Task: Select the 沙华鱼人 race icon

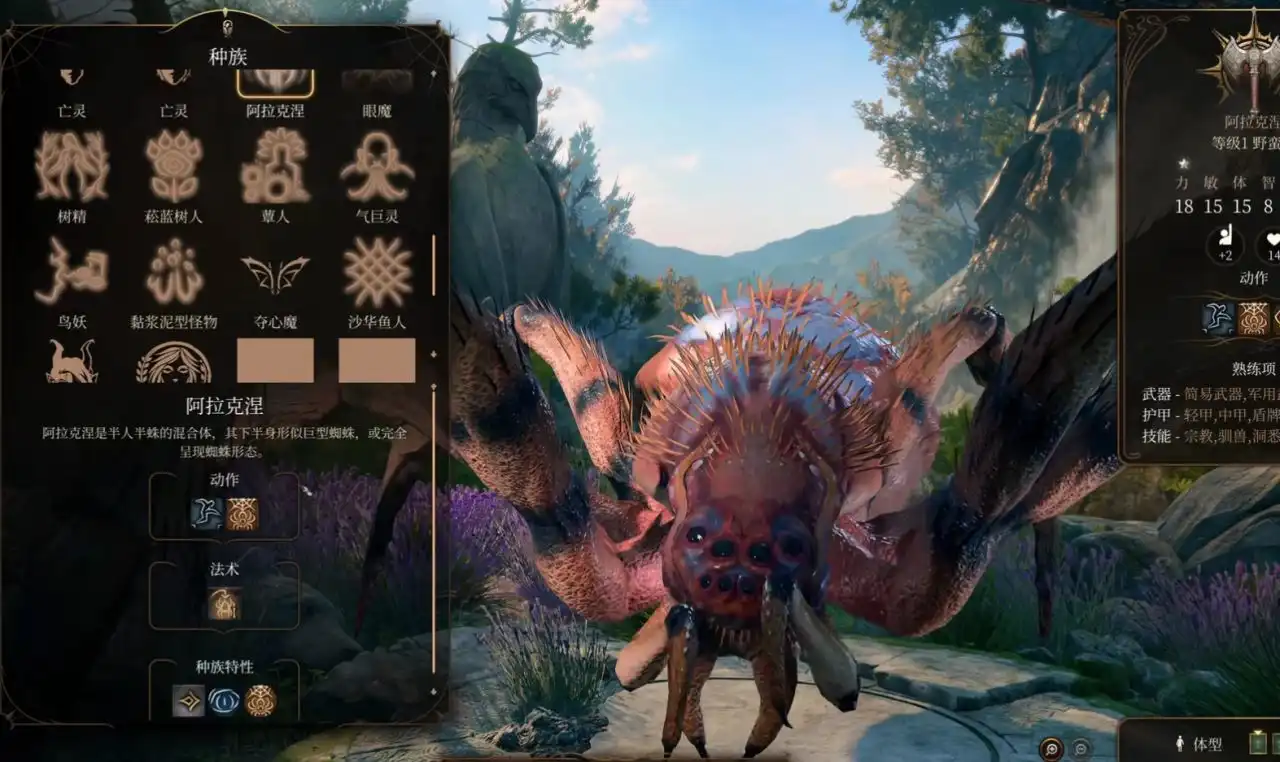Action: (x=376, y=270)
